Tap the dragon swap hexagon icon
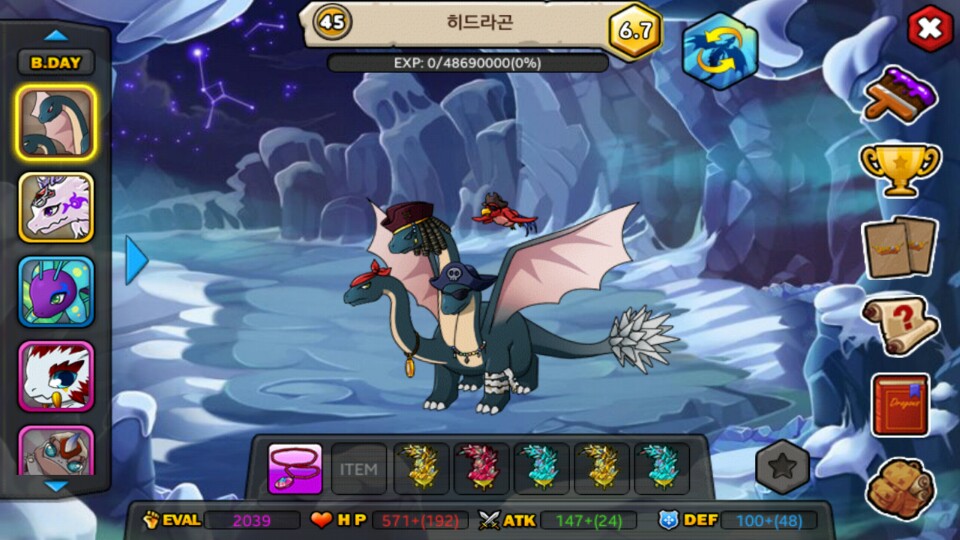 720,51
